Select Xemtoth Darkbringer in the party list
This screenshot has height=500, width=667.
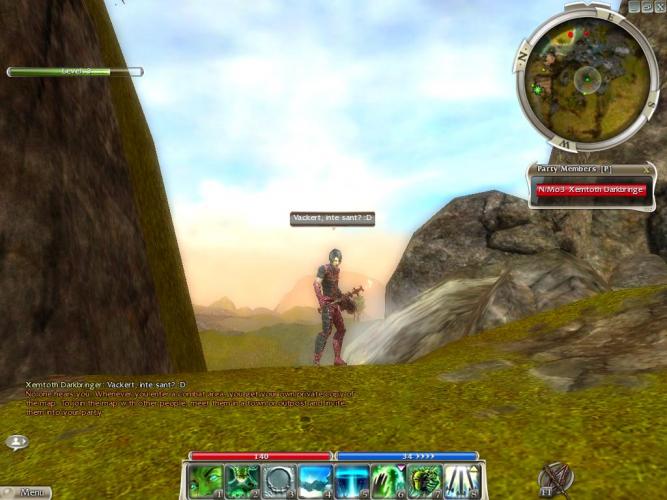[591, 189]
